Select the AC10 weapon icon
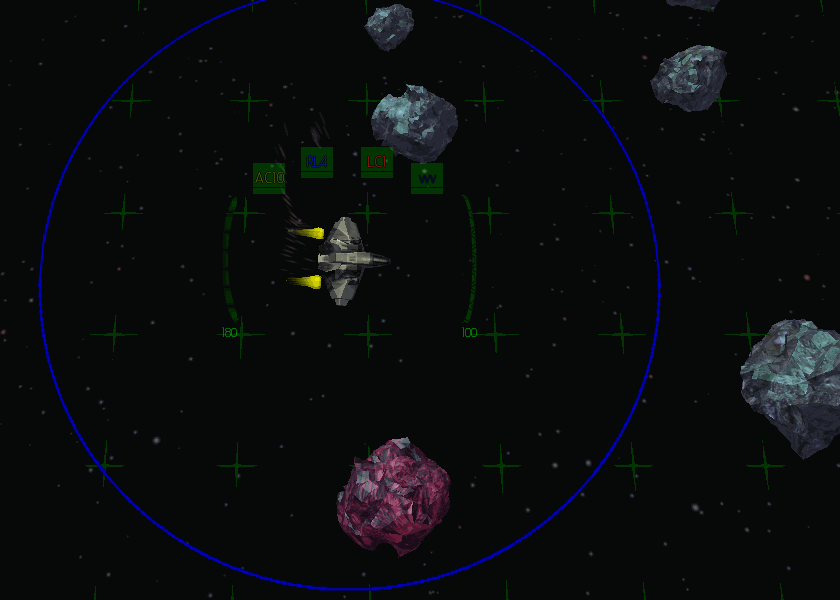 coord(269,178)
